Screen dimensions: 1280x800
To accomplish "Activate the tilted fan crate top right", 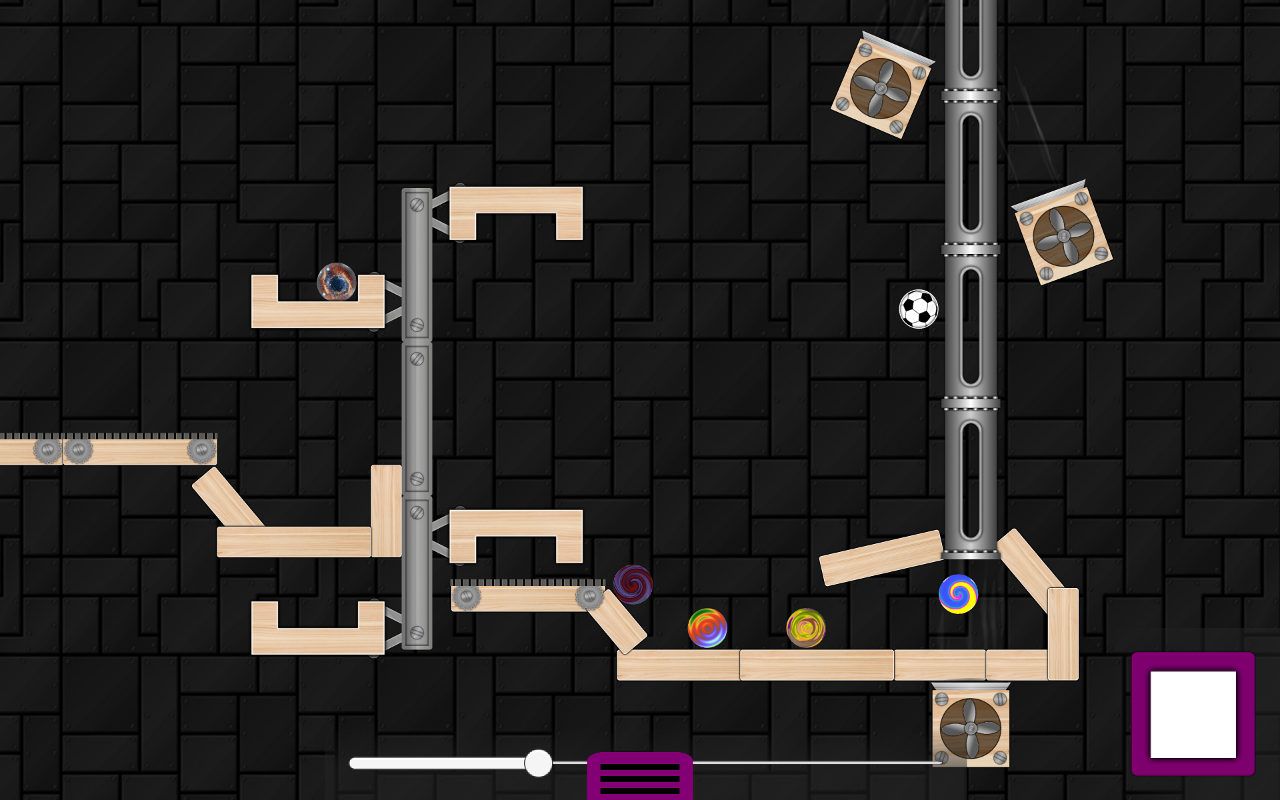I will pyautogui.click(x=1063, y=235).
